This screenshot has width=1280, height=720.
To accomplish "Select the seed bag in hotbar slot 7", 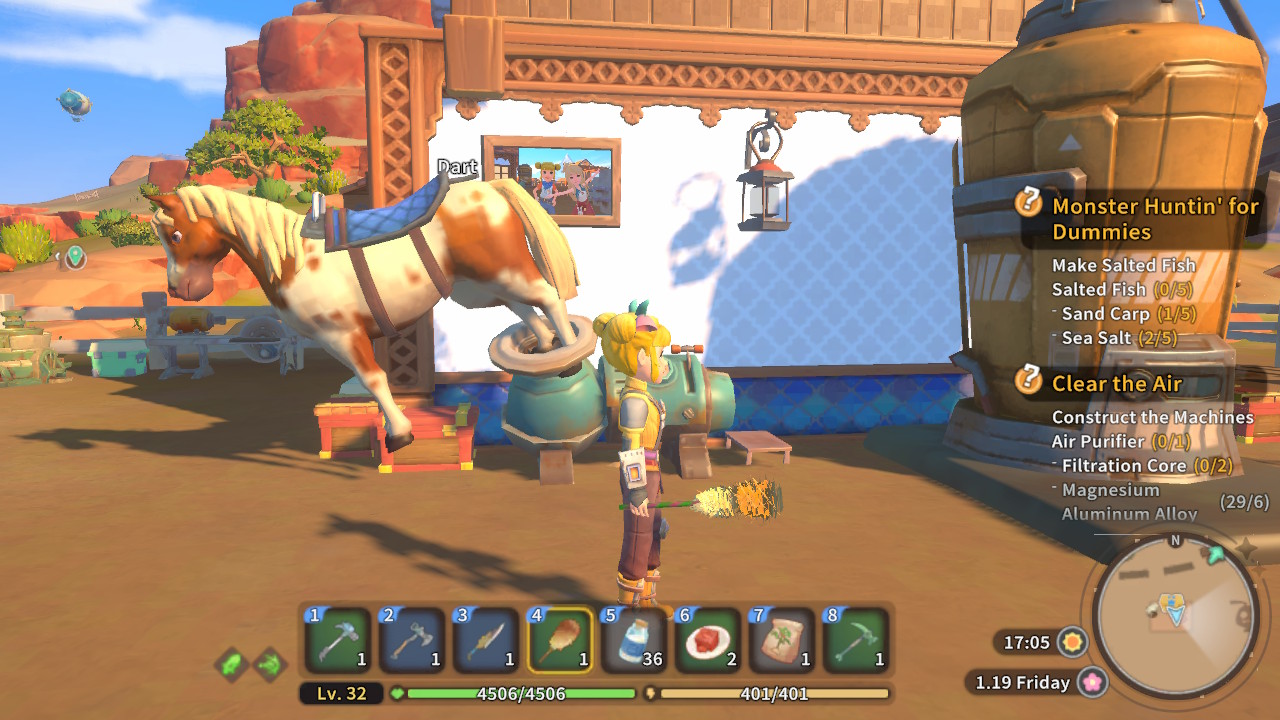I will click(782, 640).
